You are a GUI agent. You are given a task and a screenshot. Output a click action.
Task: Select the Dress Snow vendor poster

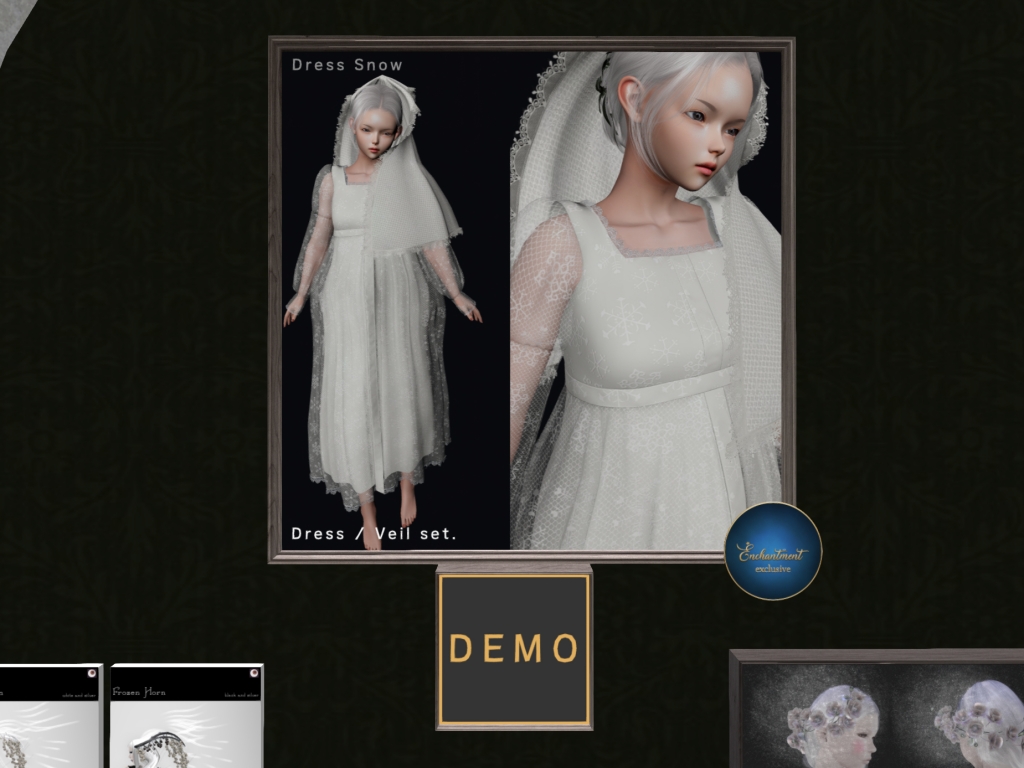pyautogui.click(x=531, y=299)
